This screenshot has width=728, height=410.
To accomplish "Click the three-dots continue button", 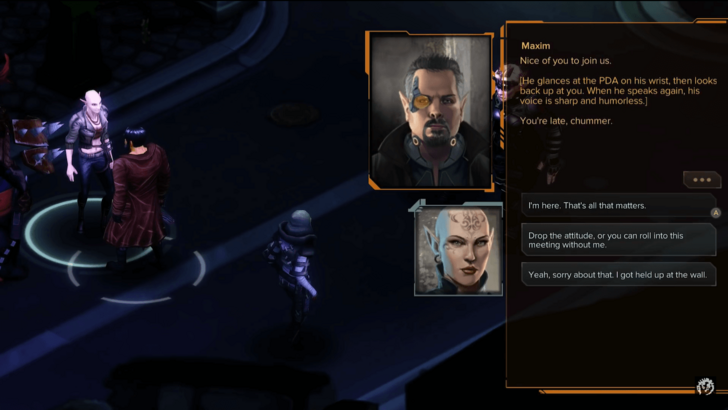I will pos(701,180).
